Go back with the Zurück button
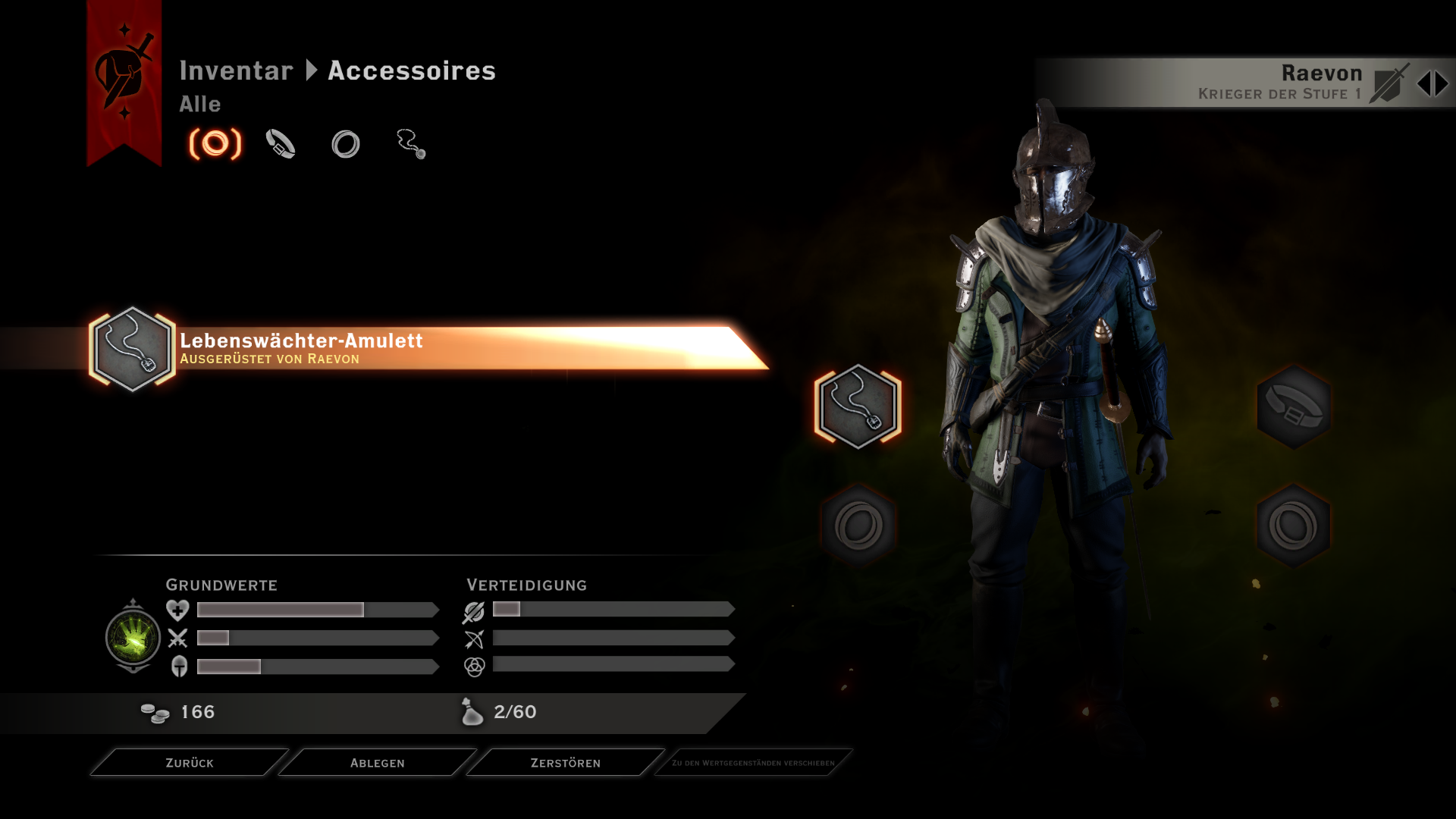Image resolution: width=1456 pixels, height=819 pixels. tap(190, 763)
